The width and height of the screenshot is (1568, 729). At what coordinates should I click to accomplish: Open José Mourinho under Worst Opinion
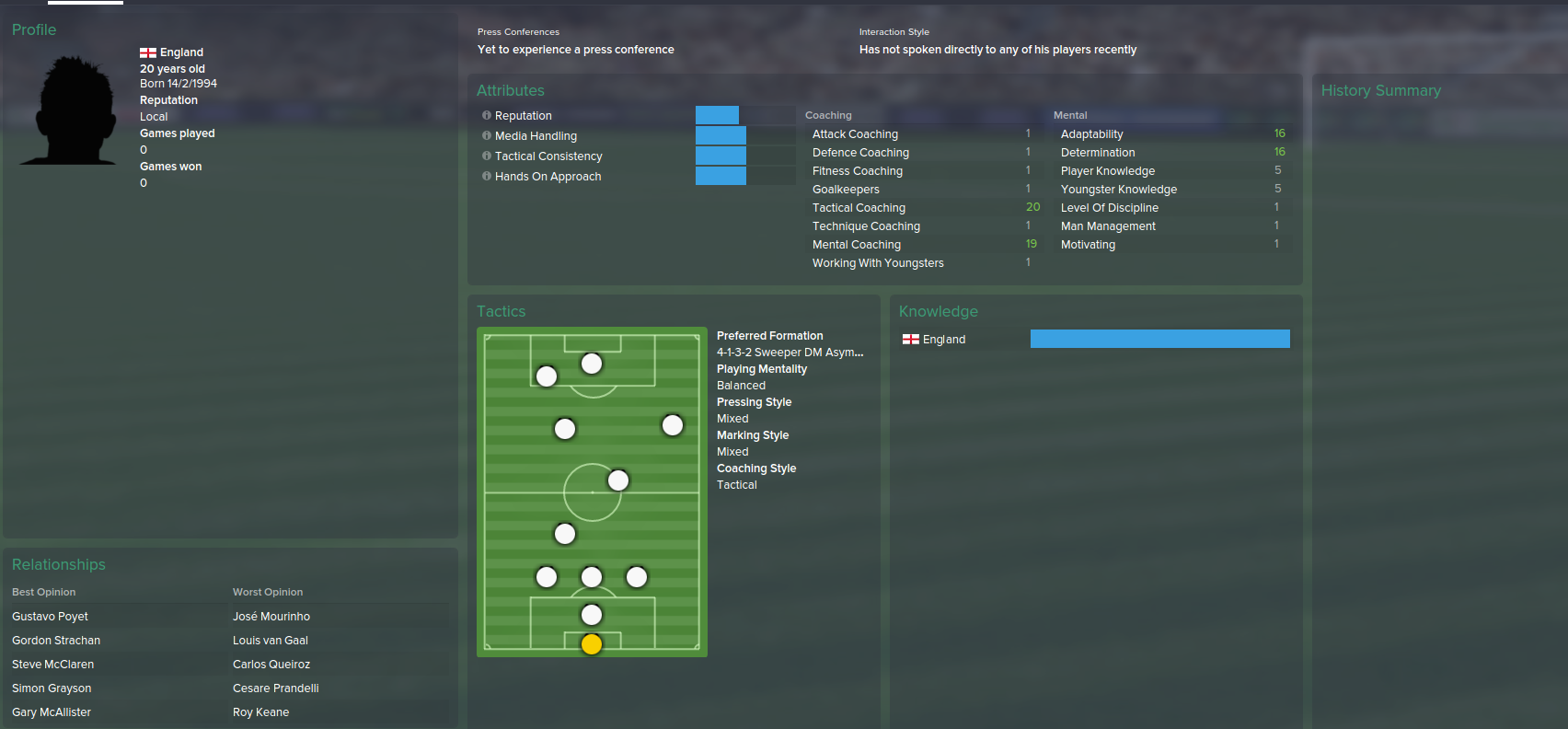click(271, 616)
